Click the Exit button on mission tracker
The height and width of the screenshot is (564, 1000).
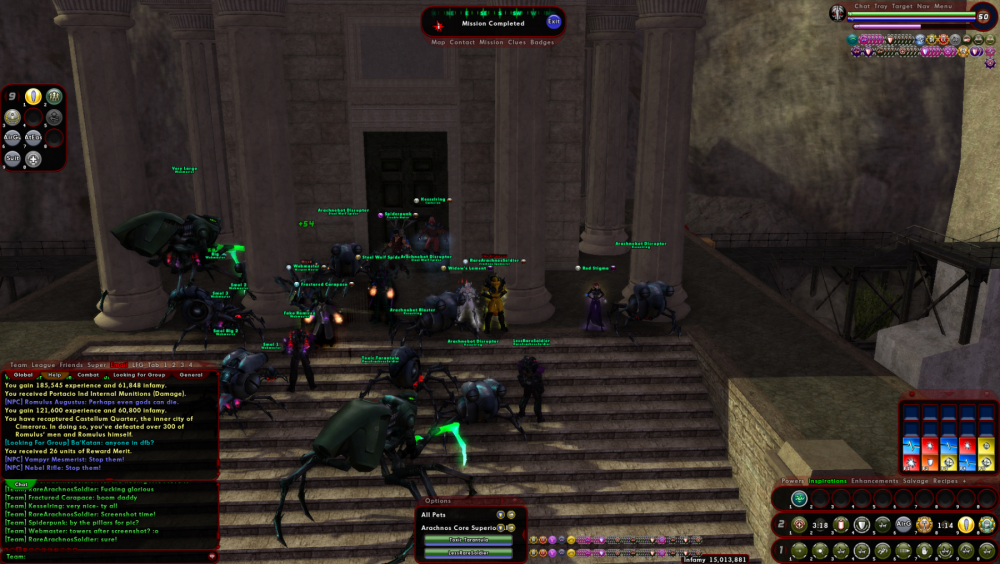click(554, 22)
